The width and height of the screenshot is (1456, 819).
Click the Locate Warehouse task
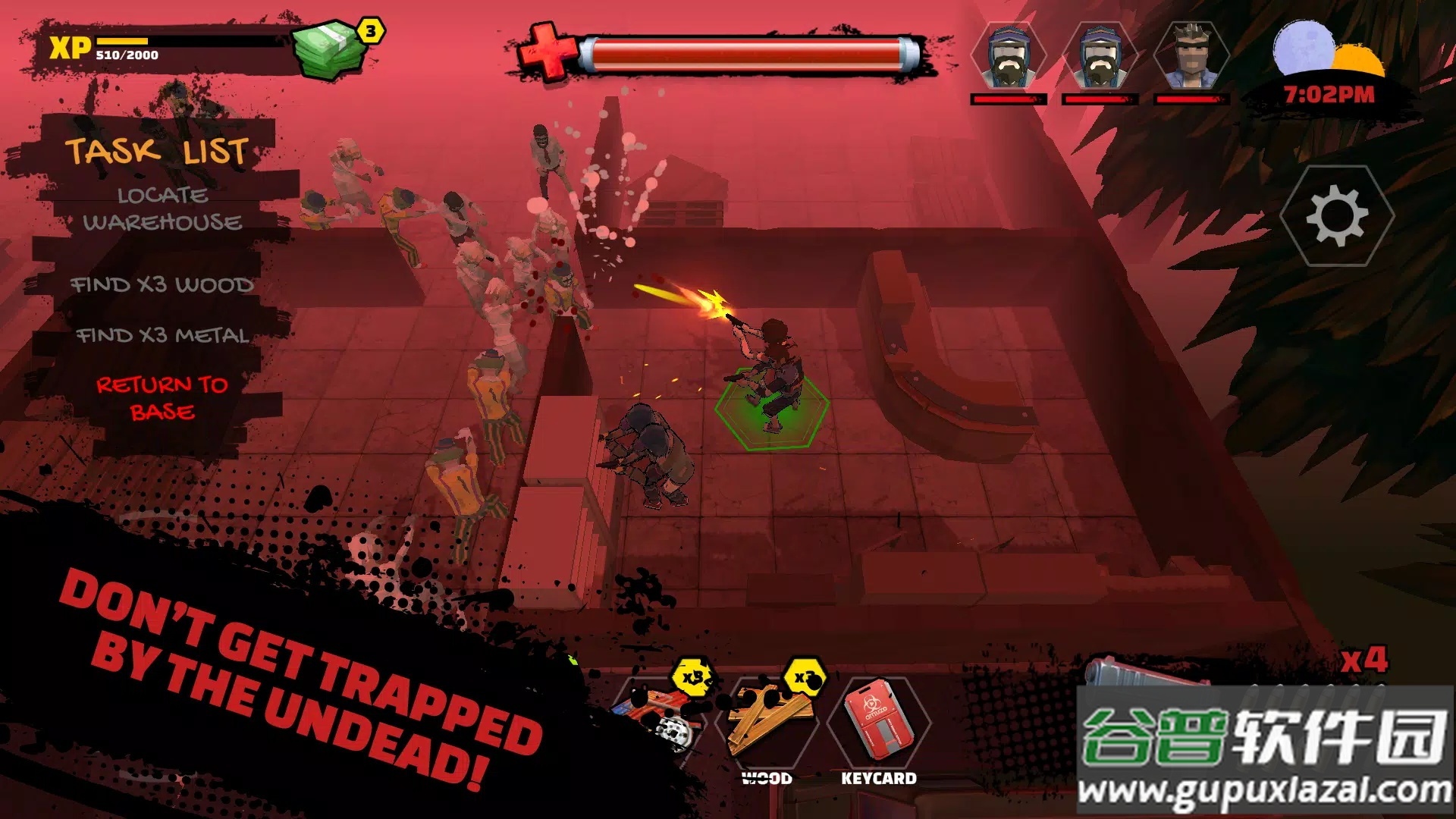162,209
